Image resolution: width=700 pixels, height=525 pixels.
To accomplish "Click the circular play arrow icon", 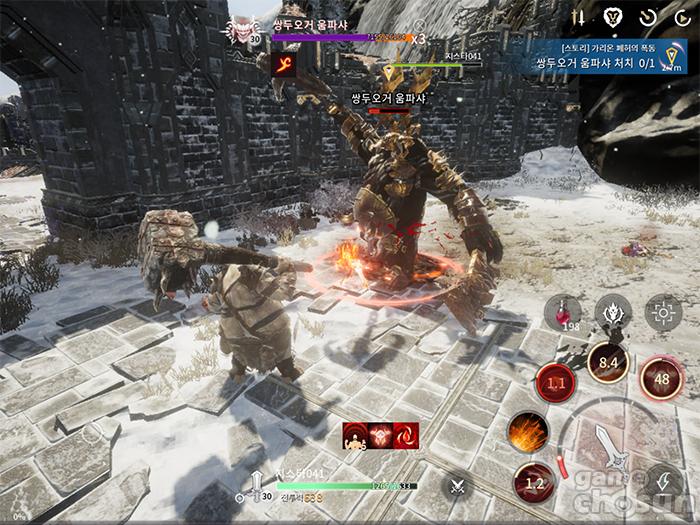I will click(680, 17).
